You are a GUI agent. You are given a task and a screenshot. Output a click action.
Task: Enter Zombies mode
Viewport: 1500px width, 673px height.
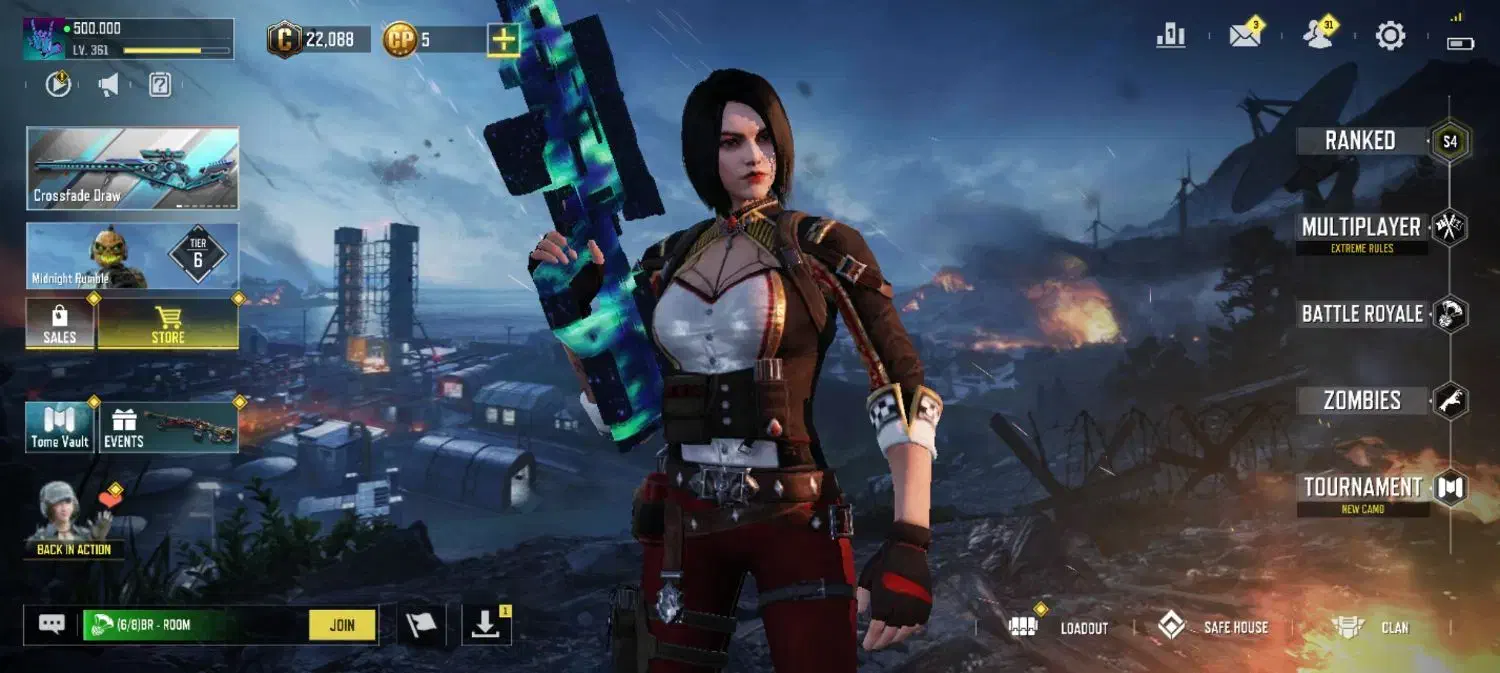(x=1362, y=401)
